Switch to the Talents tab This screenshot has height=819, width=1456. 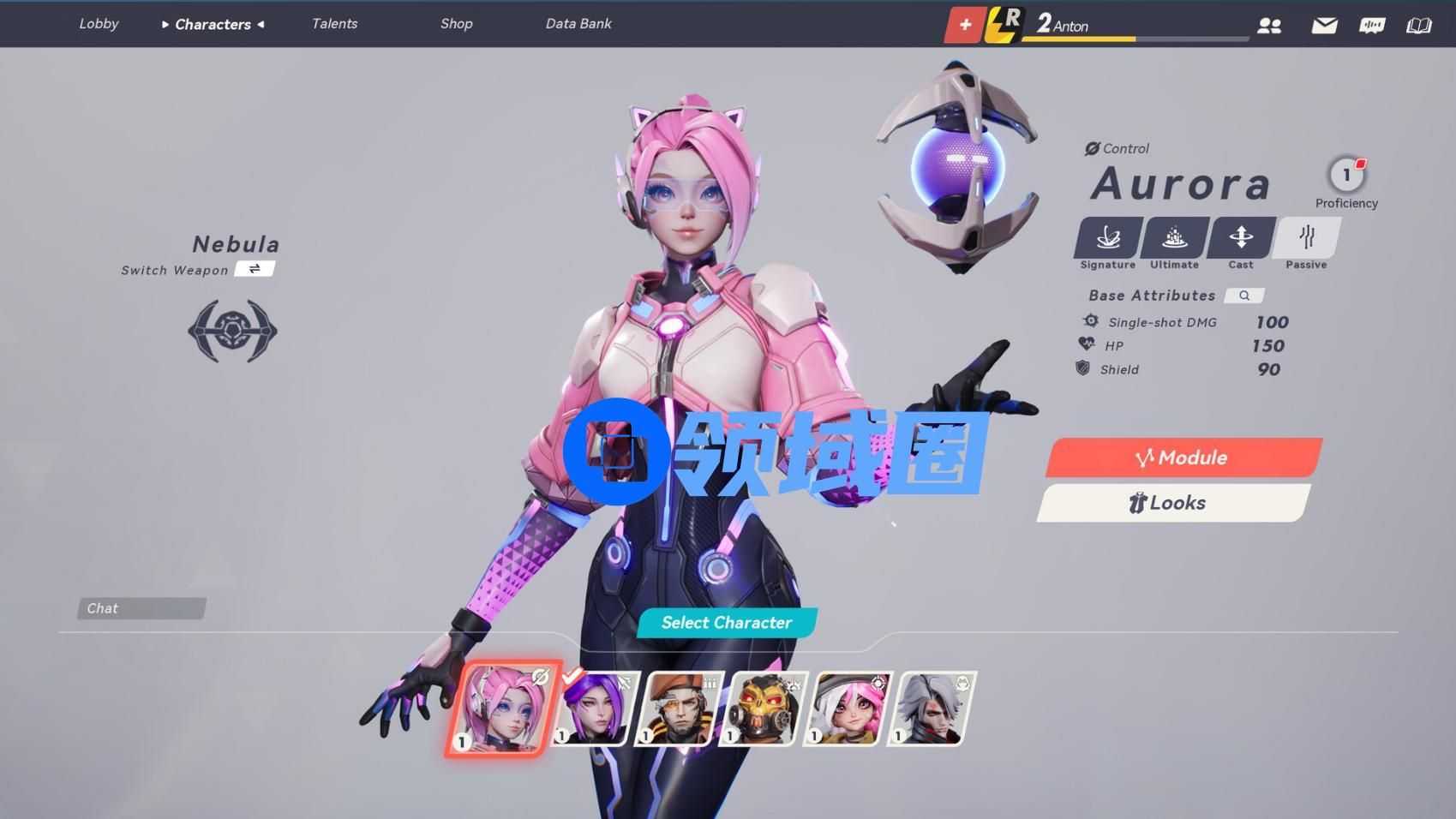[x=334, y=24]
